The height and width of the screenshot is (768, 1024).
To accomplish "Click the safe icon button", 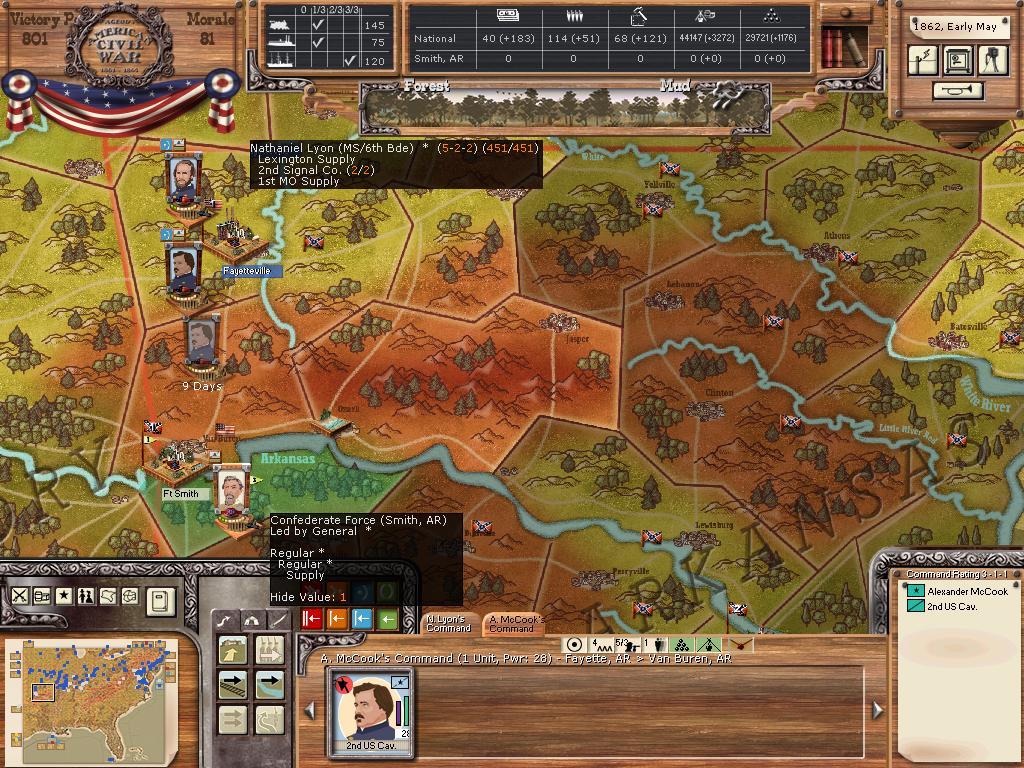I will click(x=958, y=60).
